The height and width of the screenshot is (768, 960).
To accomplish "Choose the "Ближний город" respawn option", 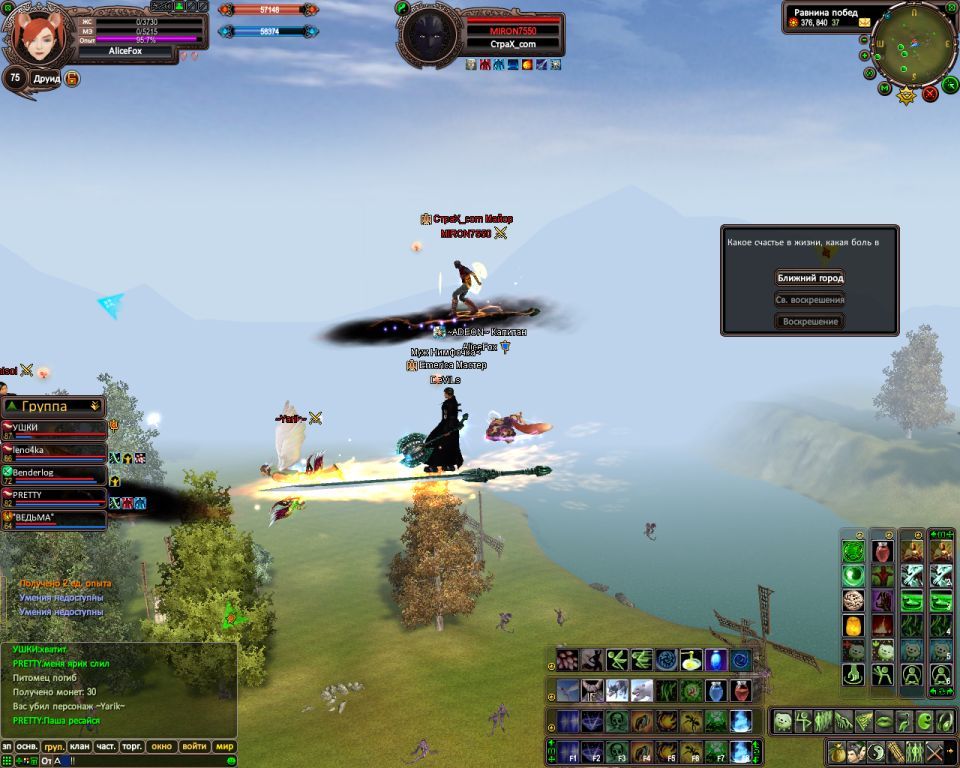I will click(810, 278).
